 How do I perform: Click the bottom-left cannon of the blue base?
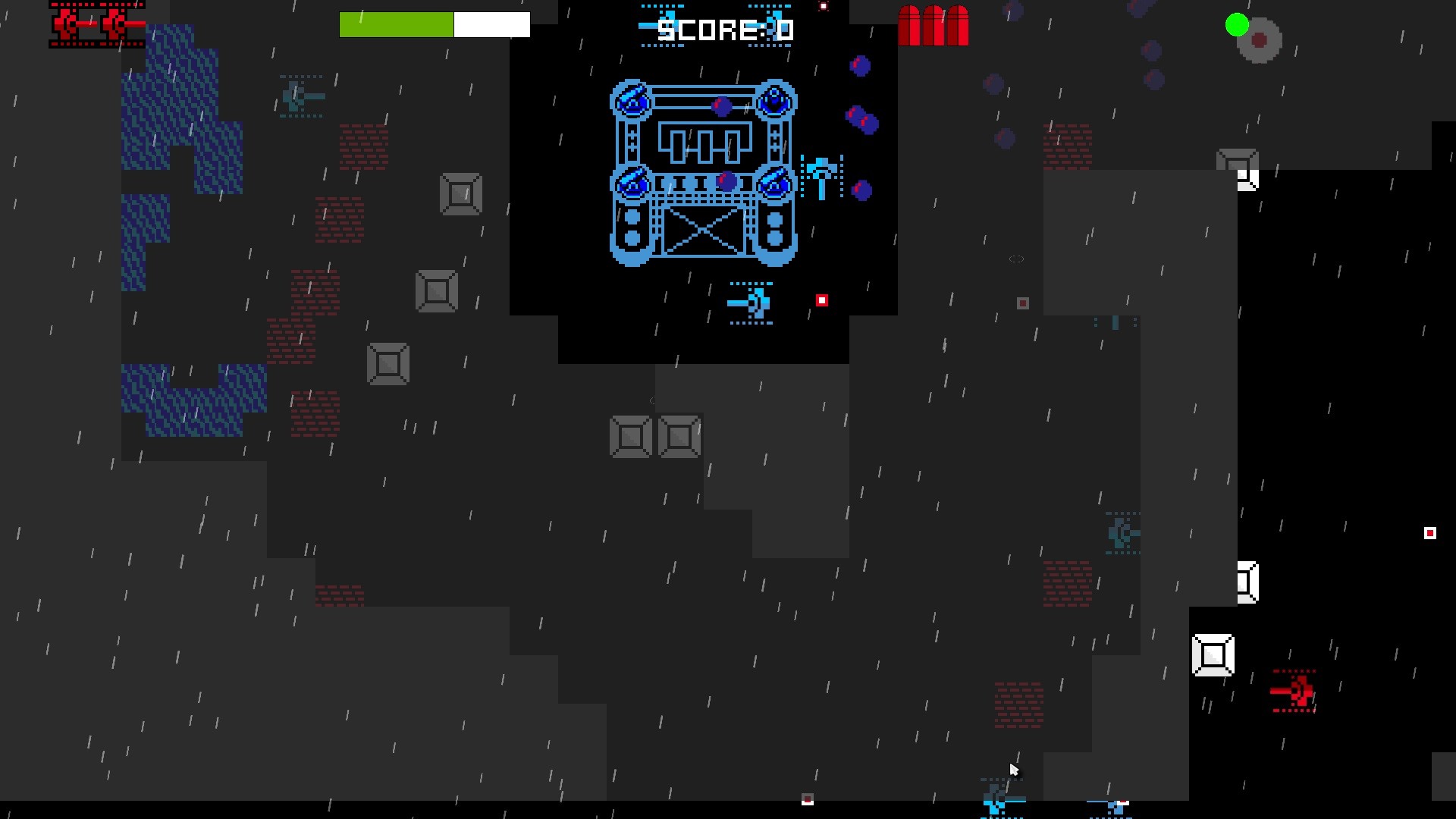click(x=632, y=182)
